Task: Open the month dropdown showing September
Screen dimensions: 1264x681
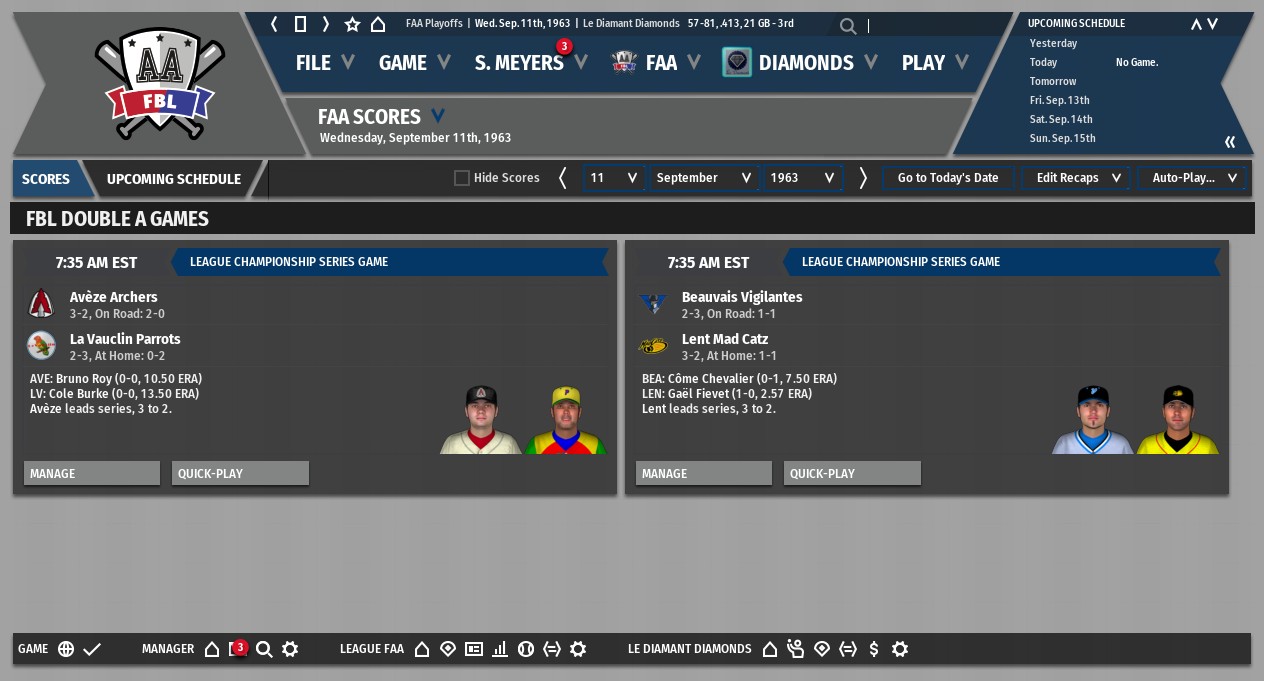Action: 704,178
